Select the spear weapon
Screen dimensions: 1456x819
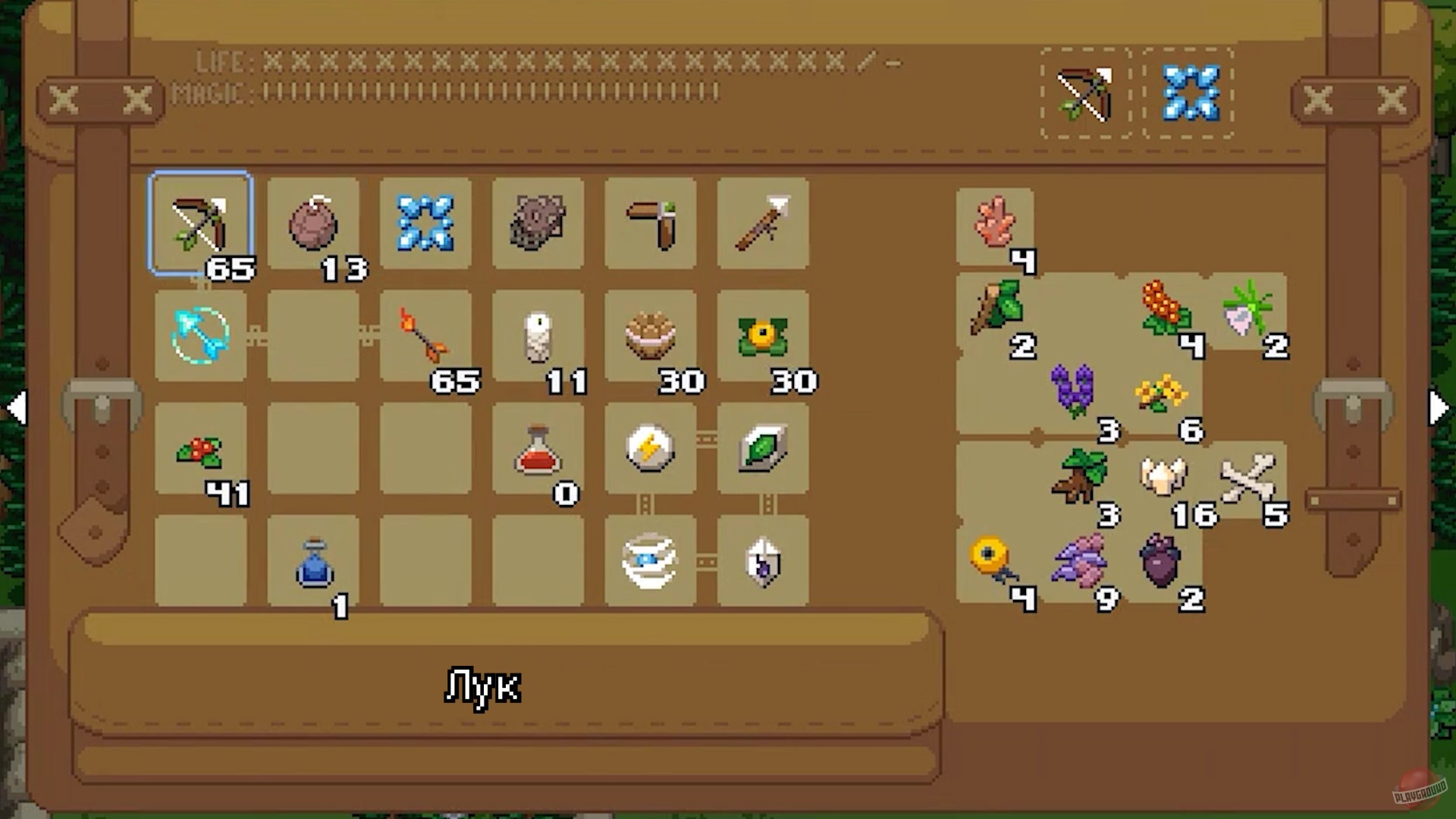[763, 224]
